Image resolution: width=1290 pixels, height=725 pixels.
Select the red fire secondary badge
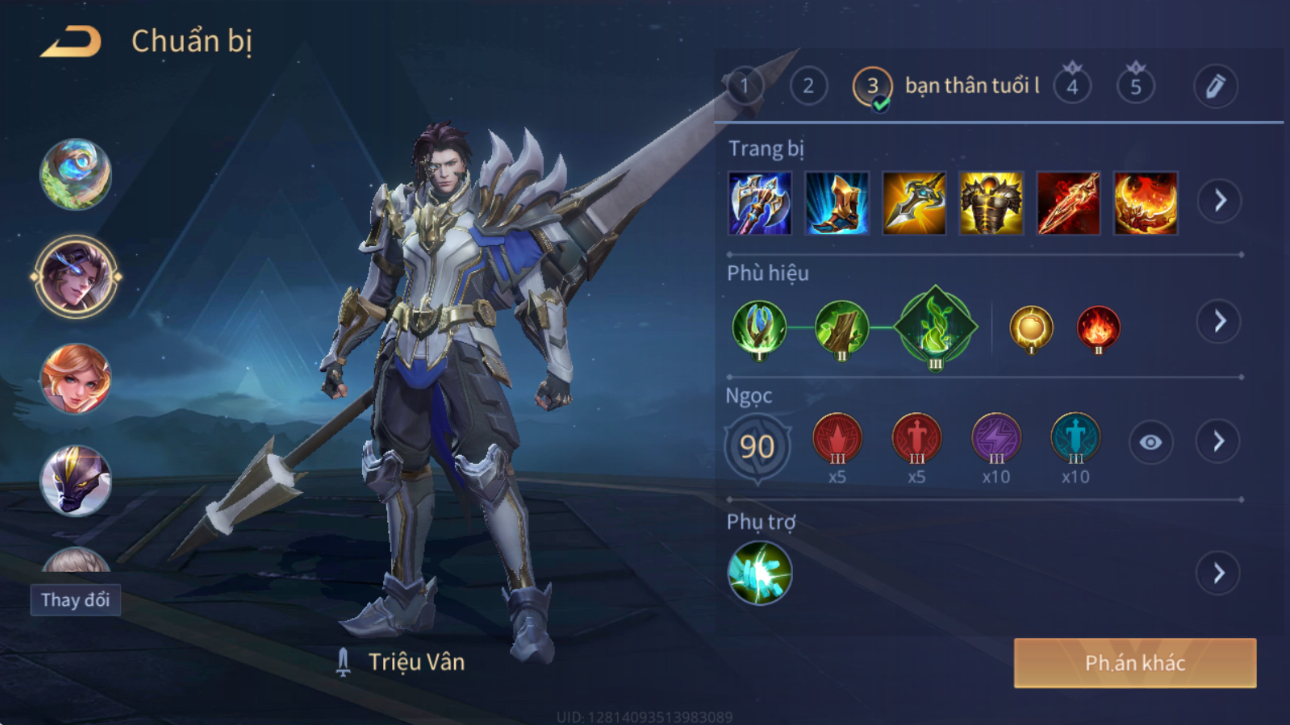tap(1097, 329)
